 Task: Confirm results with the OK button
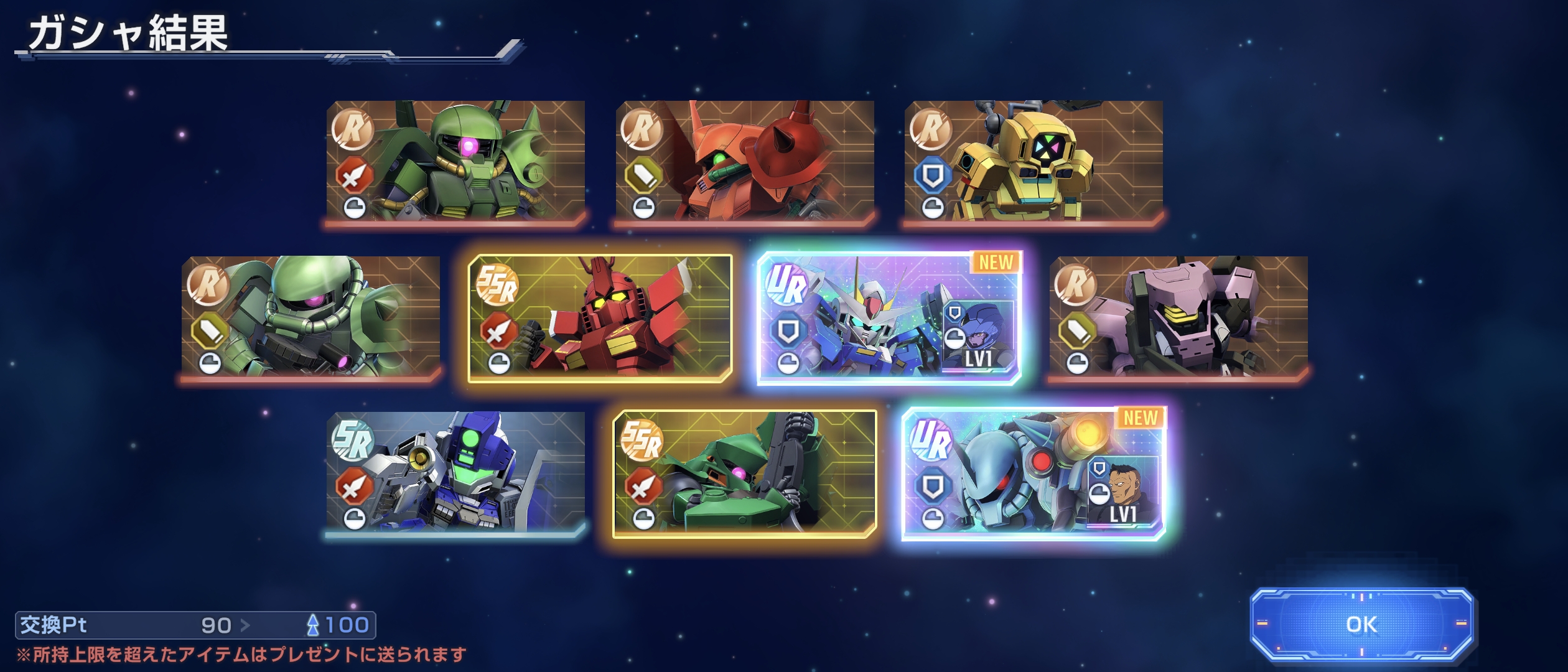pos(1361,625)
